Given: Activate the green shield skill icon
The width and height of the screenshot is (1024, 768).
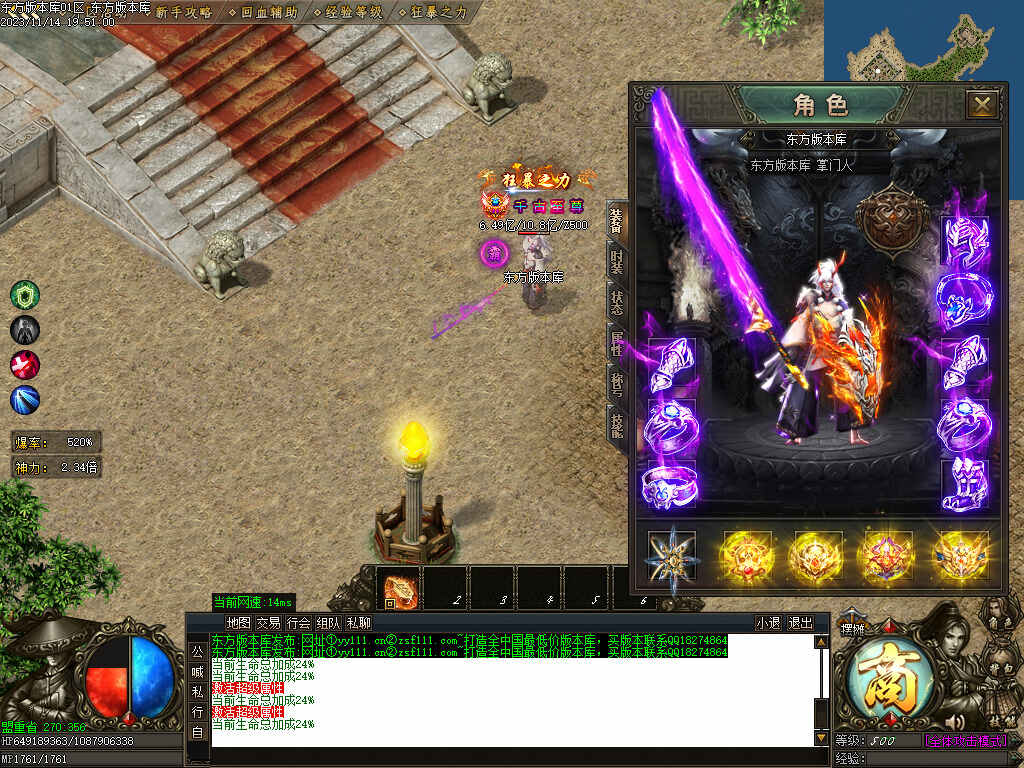Looking at the screenshot, I should 25,295.
